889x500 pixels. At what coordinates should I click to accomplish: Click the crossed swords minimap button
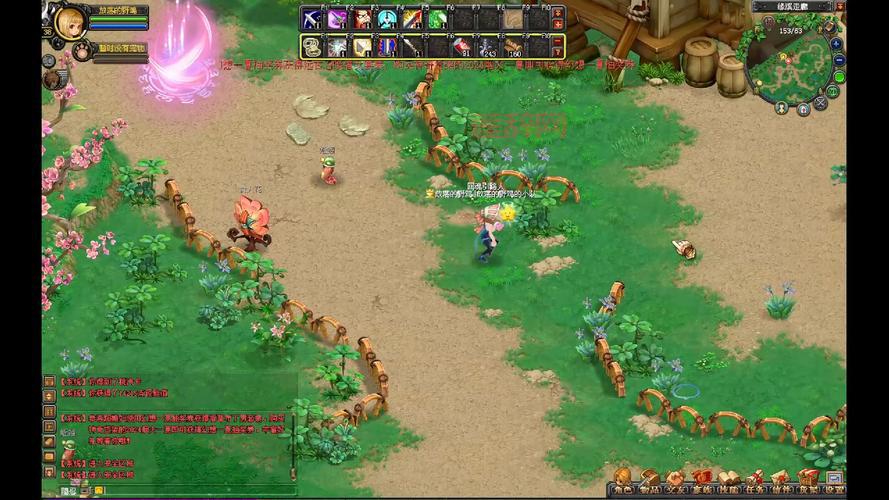821,102
